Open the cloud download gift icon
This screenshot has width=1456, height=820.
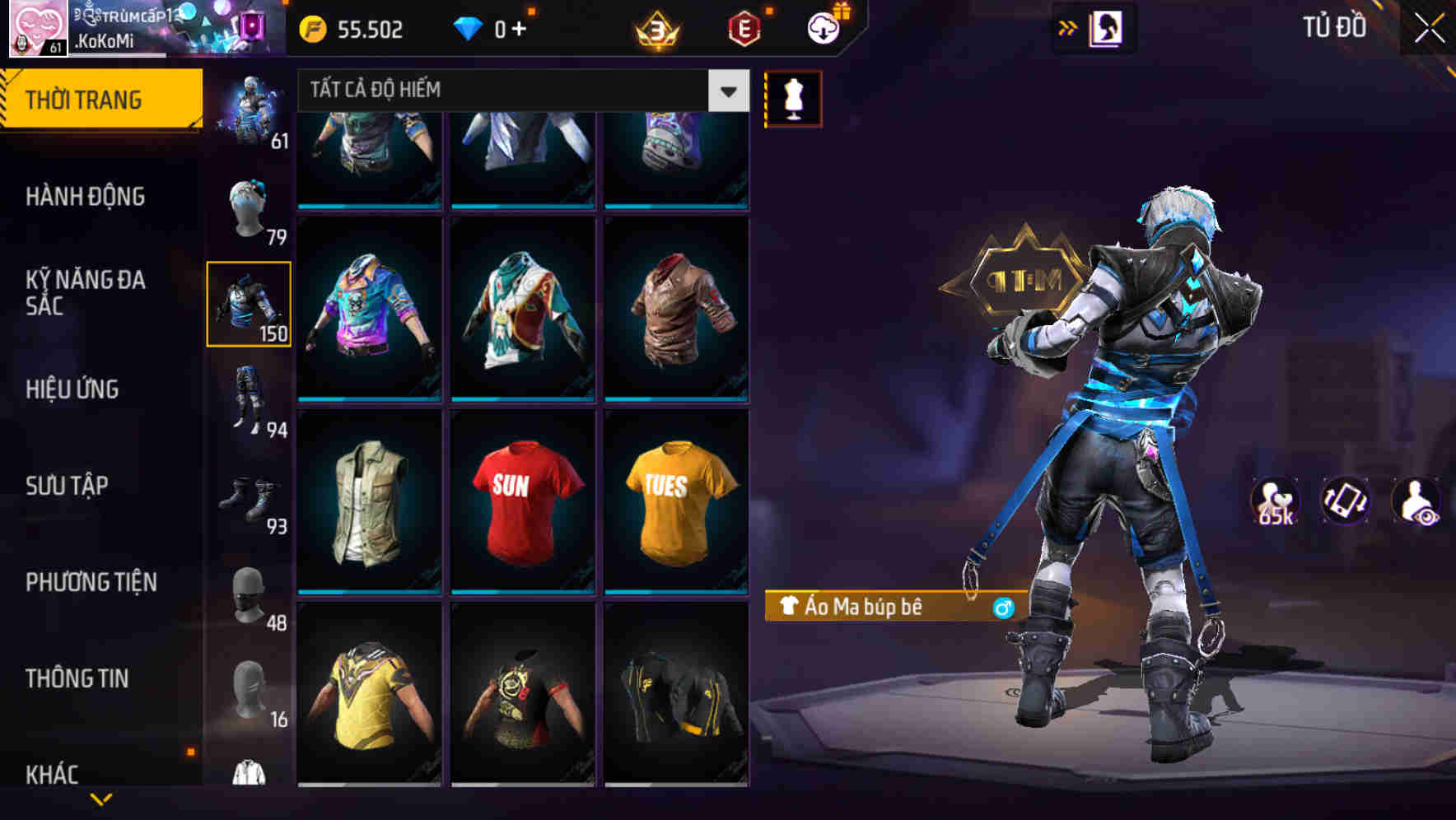pyautogui.click(x=821, y=27)
